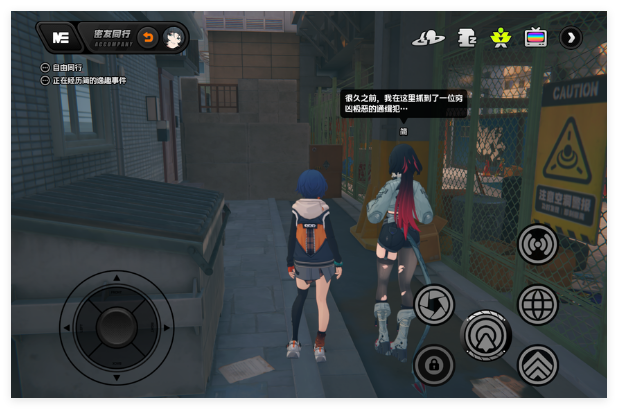Open the ME profile menu
This screenshot has width=618, height=409.
pos(60,38)
